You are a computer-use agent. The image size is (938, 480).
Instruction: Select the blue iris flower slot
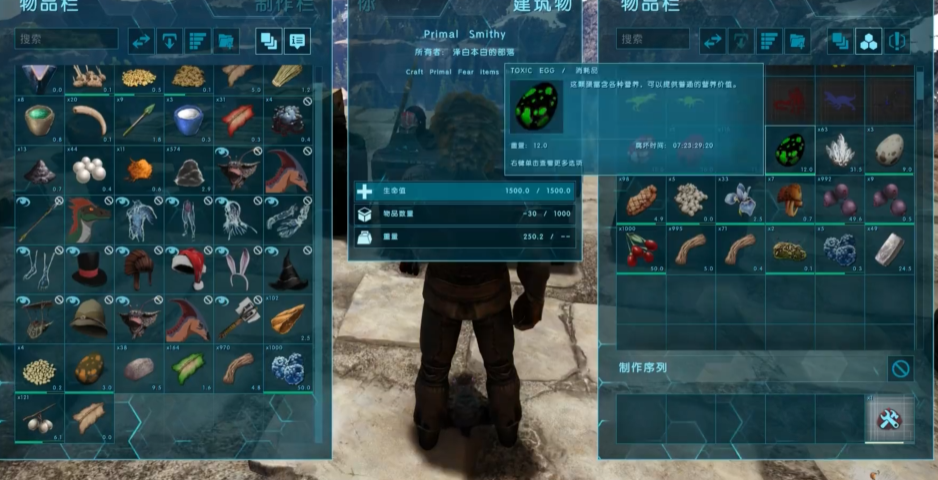click(740, 200)
